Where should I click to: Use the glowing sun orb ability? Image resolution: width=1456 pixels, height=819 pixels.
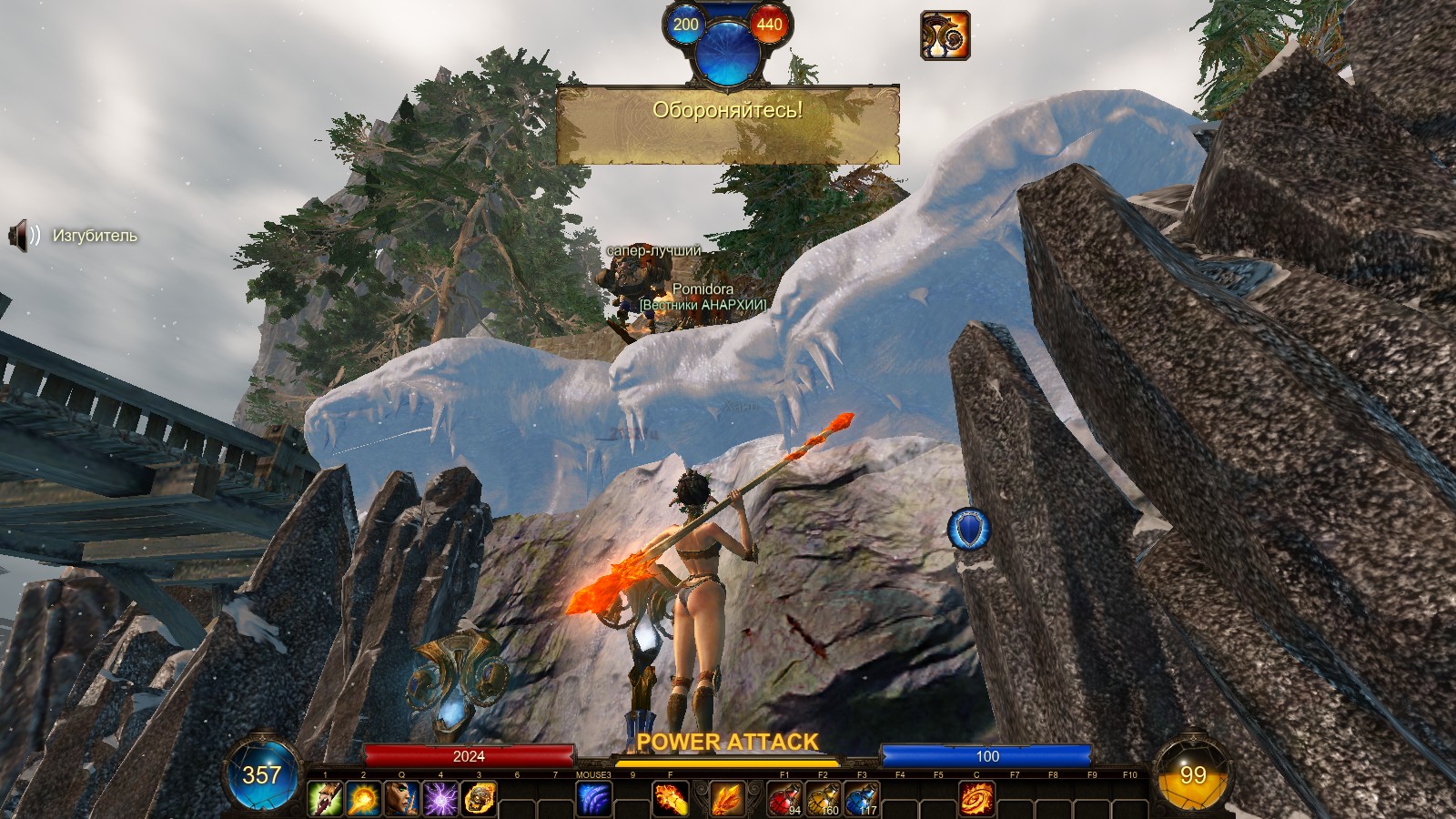(363, 799)
